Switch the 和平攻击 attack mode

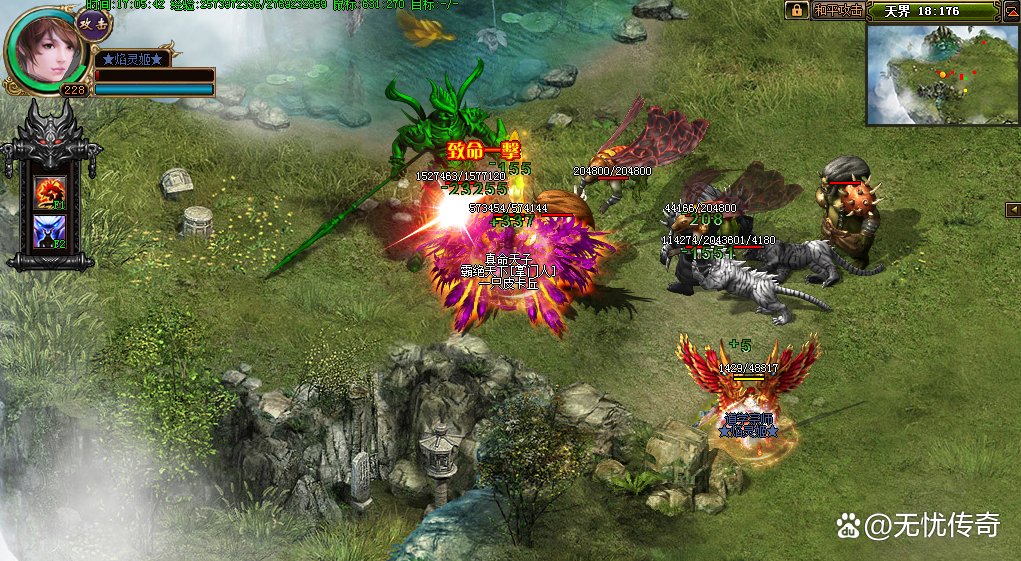[837, 10]
